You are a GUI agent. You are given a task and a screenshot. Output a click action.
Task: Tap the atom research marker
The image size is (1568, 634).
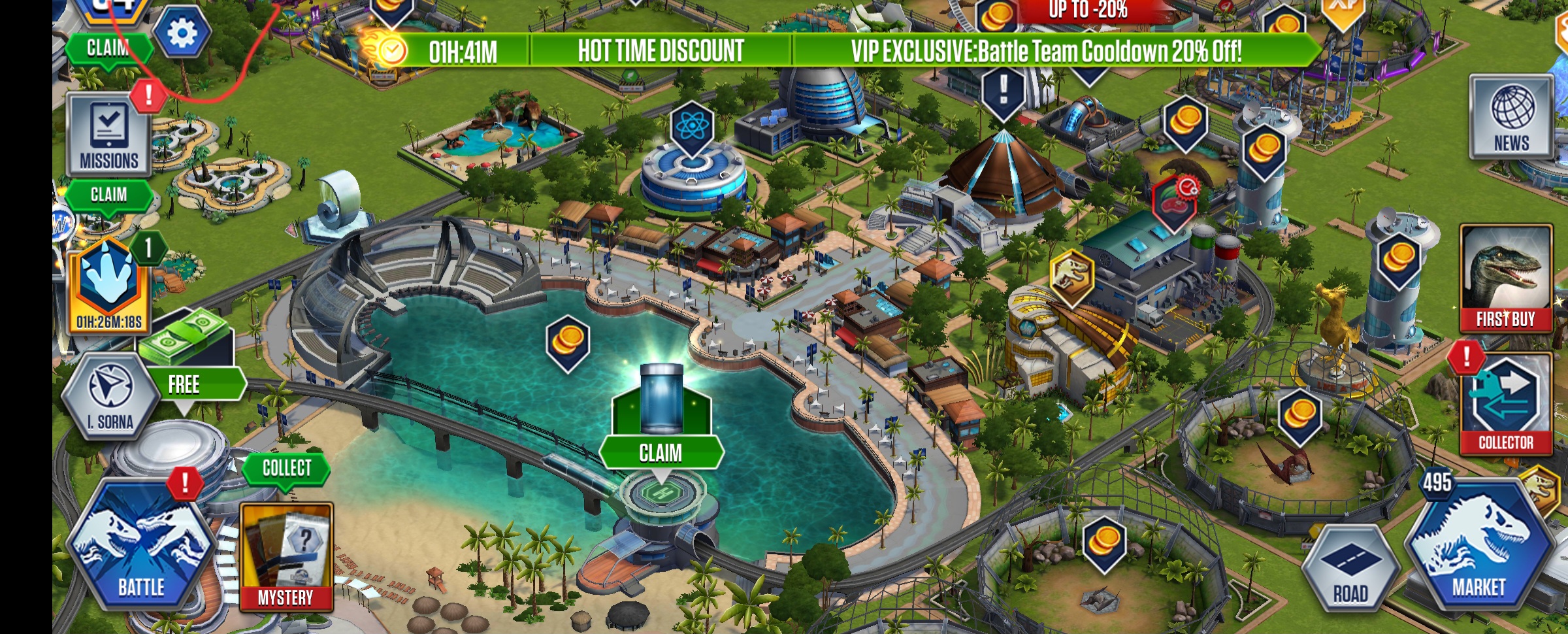[691, 126]
